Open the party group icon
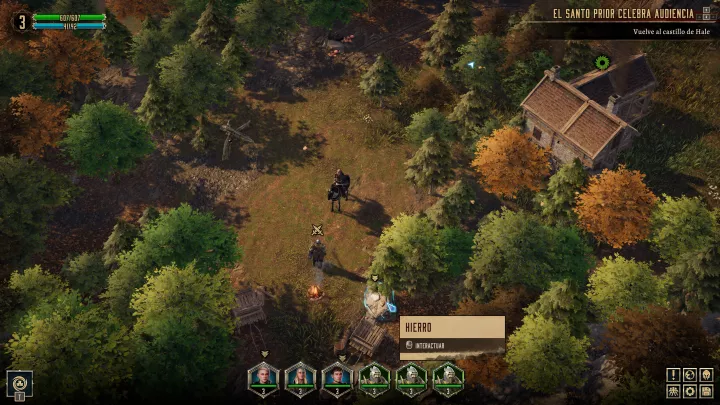Screen dimensions: 720x405 pyautogui.click(x=673, y=390)
